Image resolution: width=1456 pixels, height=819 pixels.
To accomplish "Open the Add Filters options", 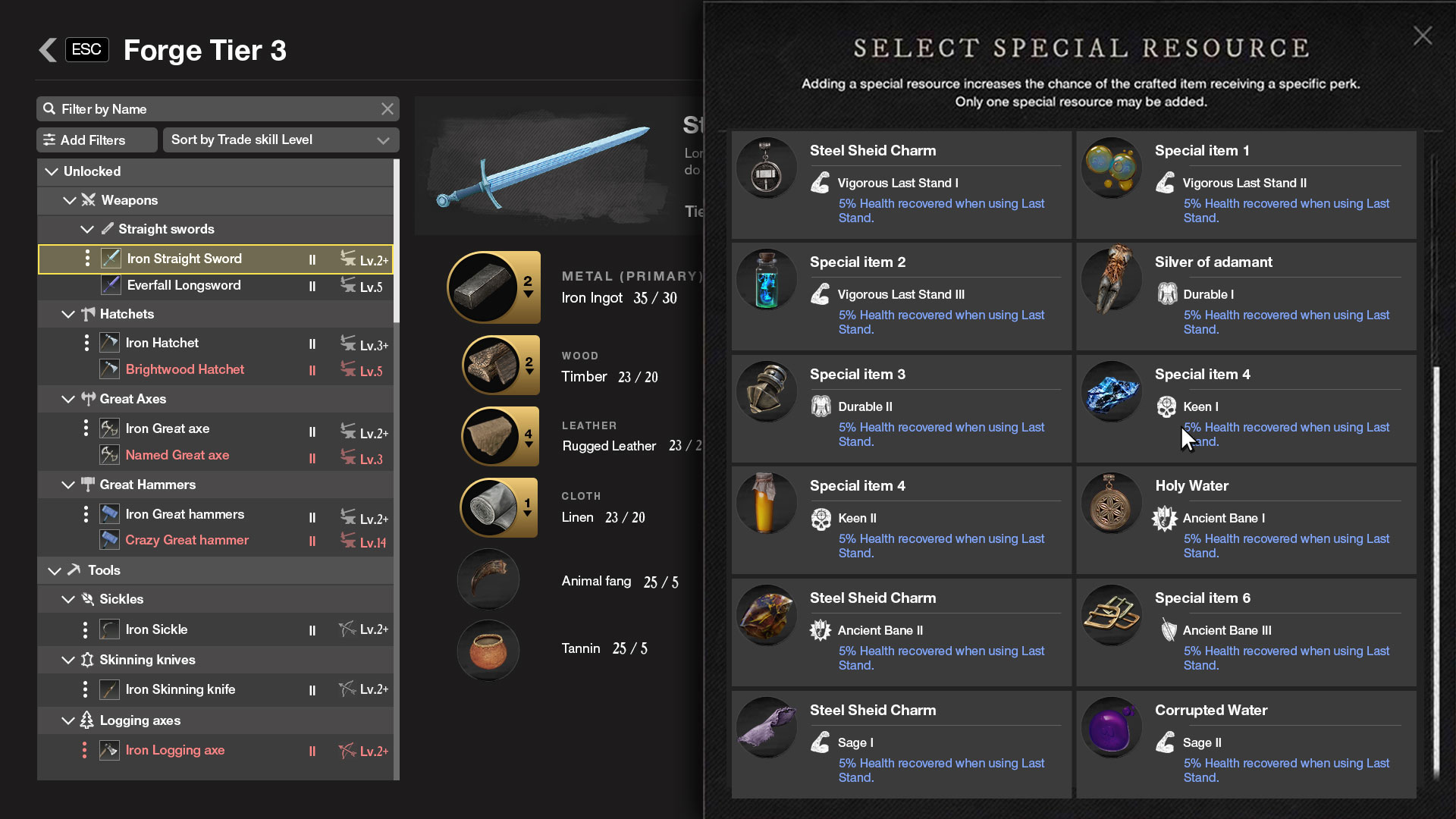I will (x=96, y=140).
